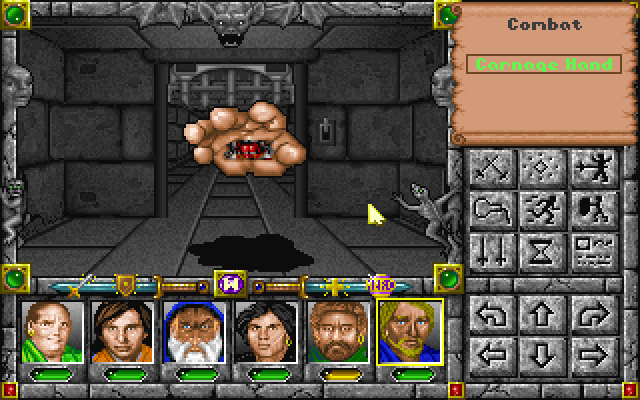Screen dimensions: 640x400
Task: Select the dark-haired character in black portrait
Action: [x=267, y=331]
